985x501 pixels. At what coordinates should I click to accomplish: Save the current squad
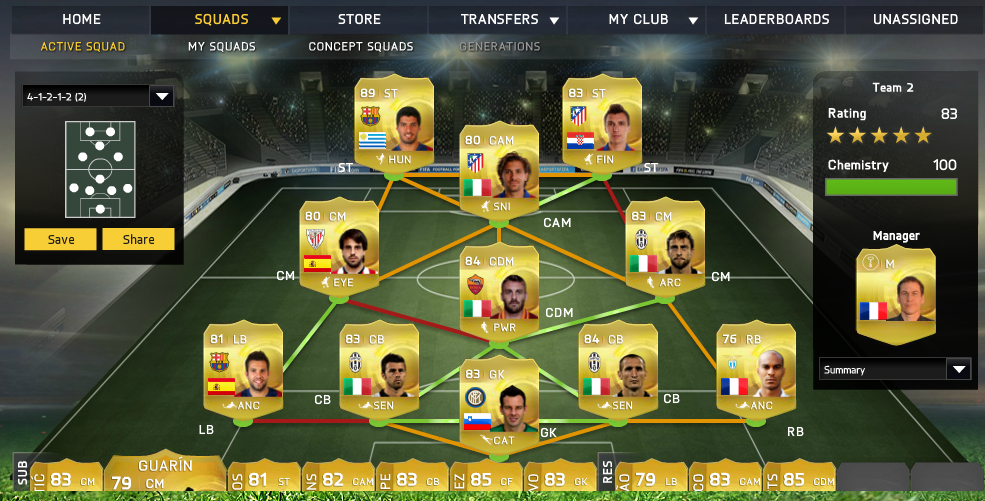(x=61, y=239)
